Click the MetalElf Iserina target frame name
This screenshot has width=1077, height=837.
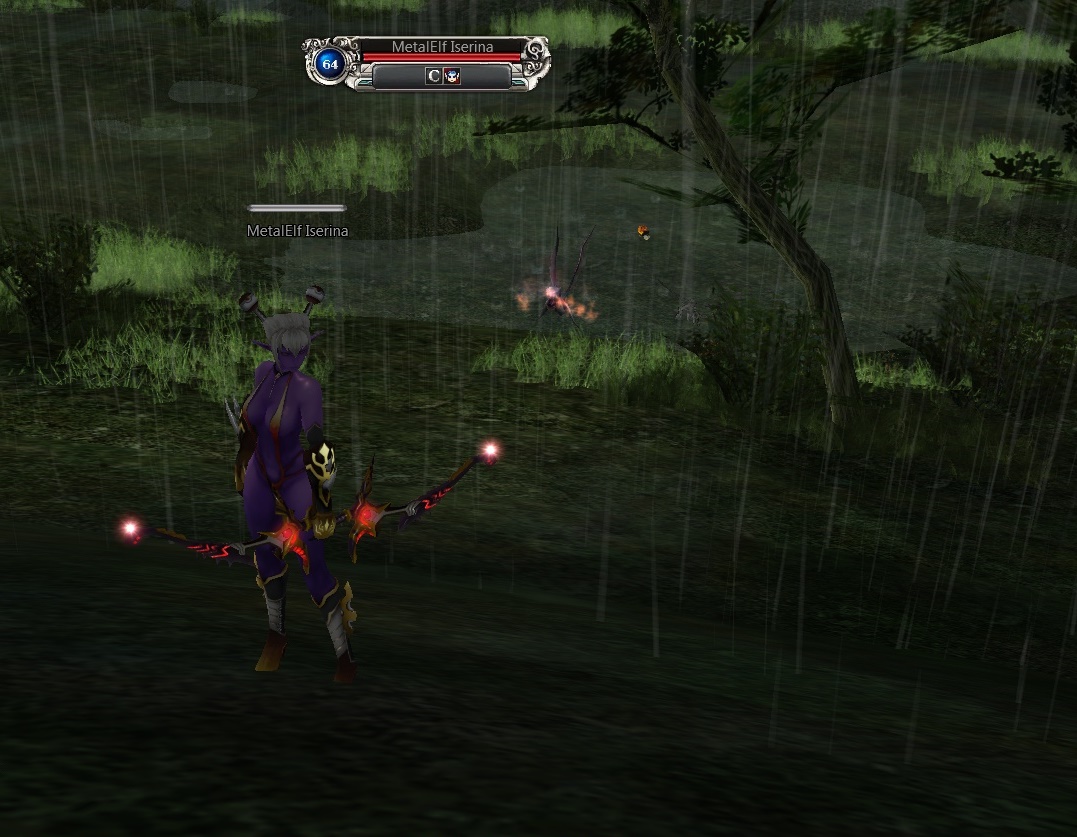(x=442, y=47)
